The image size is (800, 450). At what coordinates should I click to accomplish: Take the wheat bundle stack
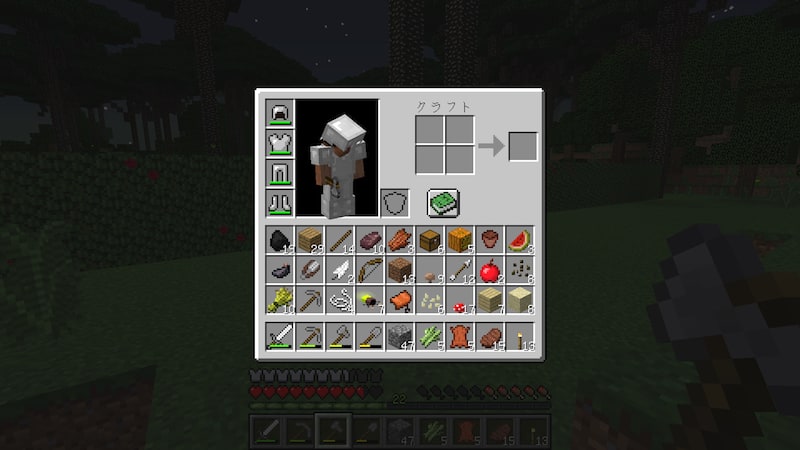coord(278,300)
